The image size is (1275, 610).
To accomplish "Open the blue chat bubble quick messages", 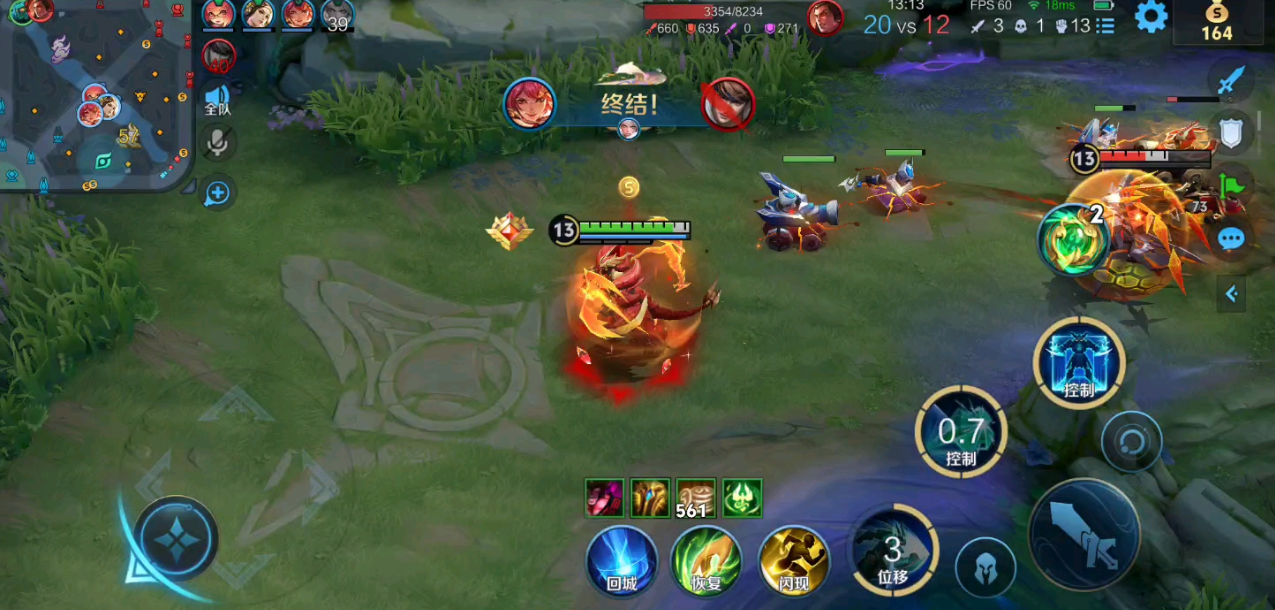I will pyautogui.click(x=1232, y=238).
